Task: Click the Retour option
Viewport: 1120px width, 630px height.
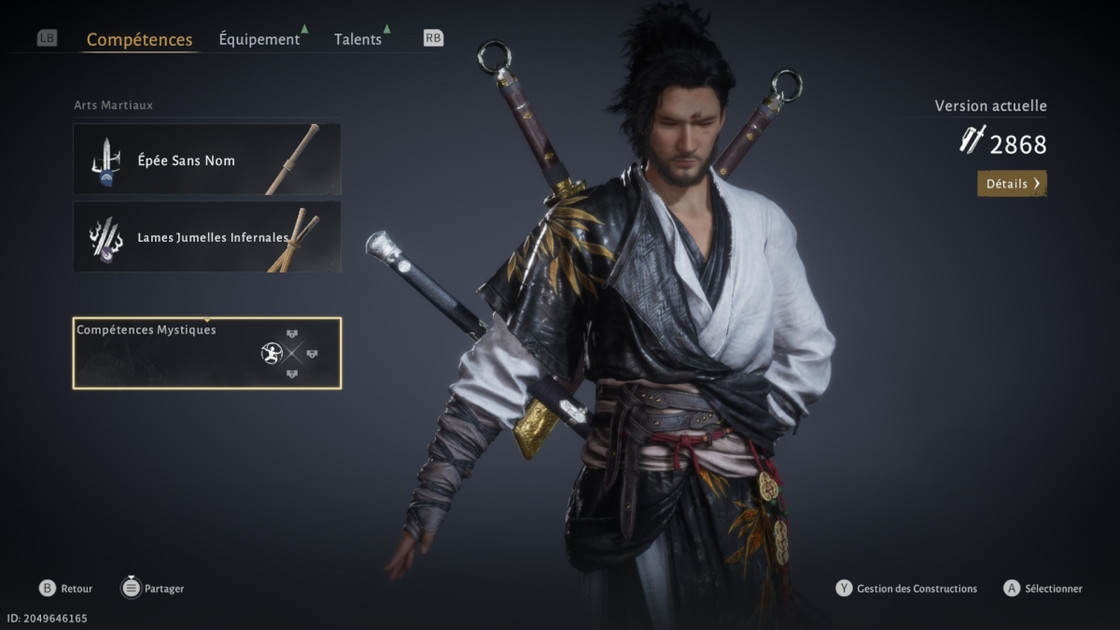Action: (66, 589)
